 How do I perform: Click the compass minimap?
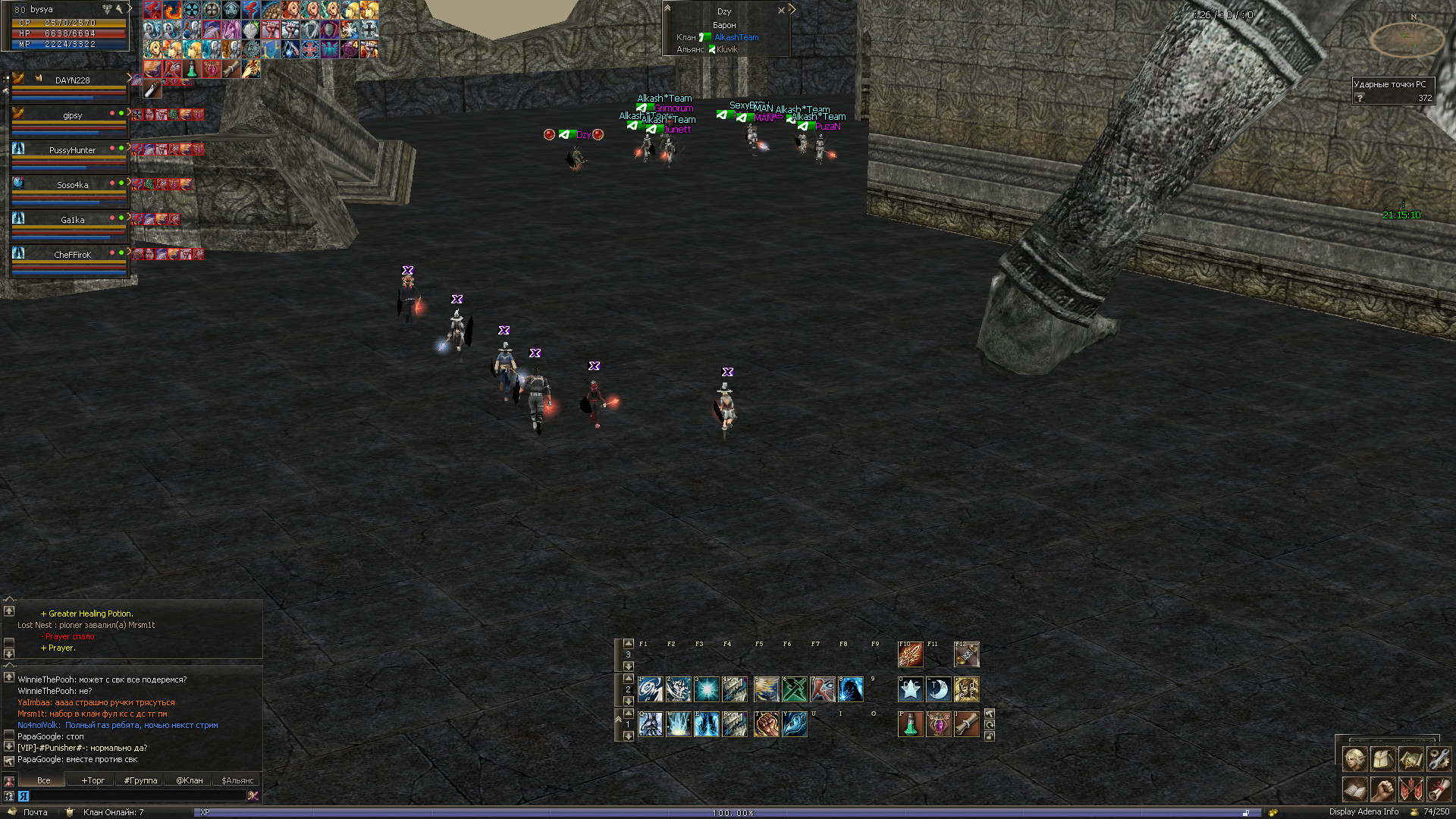coord(1407,38)
